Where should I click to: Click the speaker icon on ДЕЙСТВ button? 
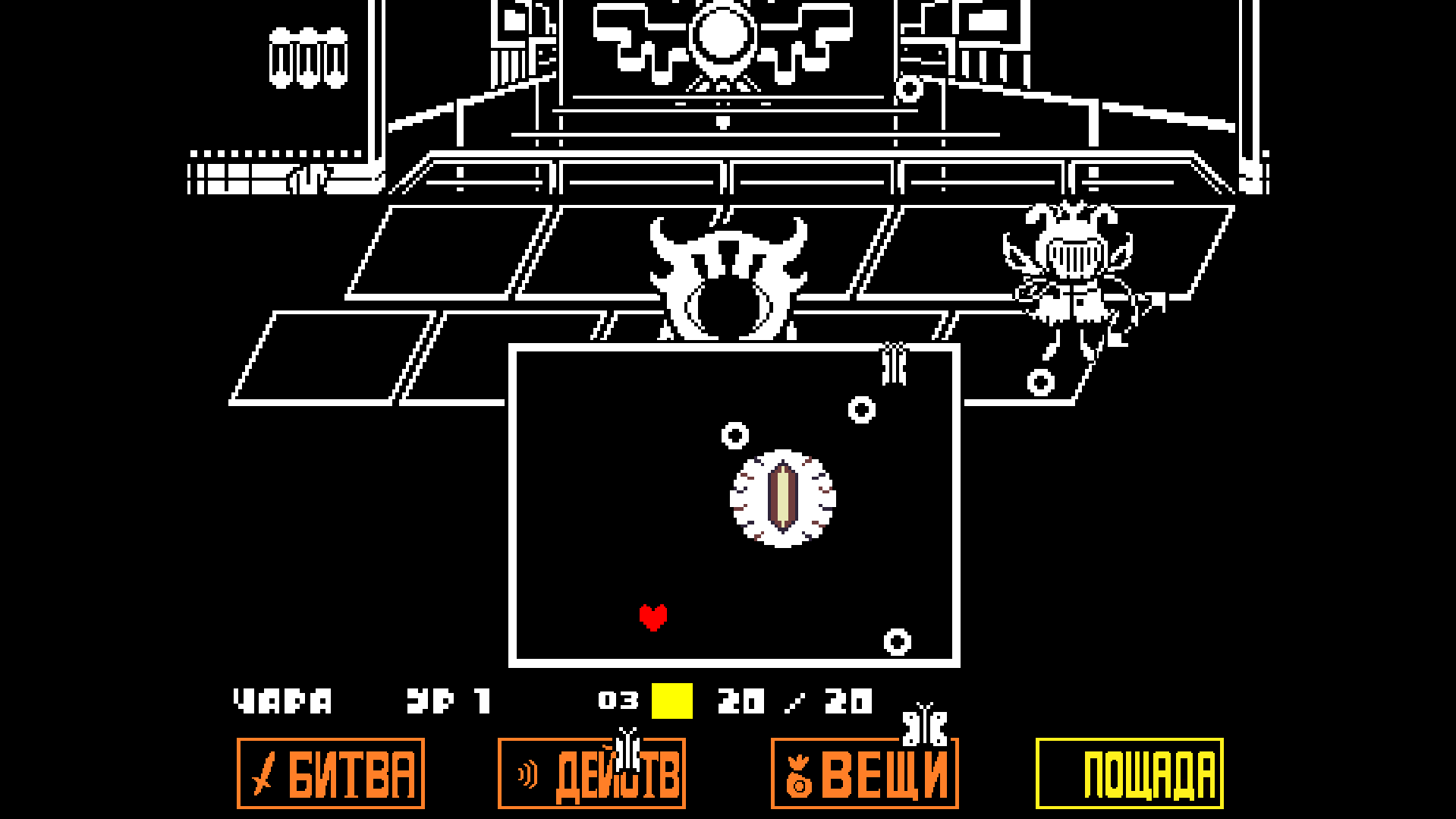click(x=527, y=773)
